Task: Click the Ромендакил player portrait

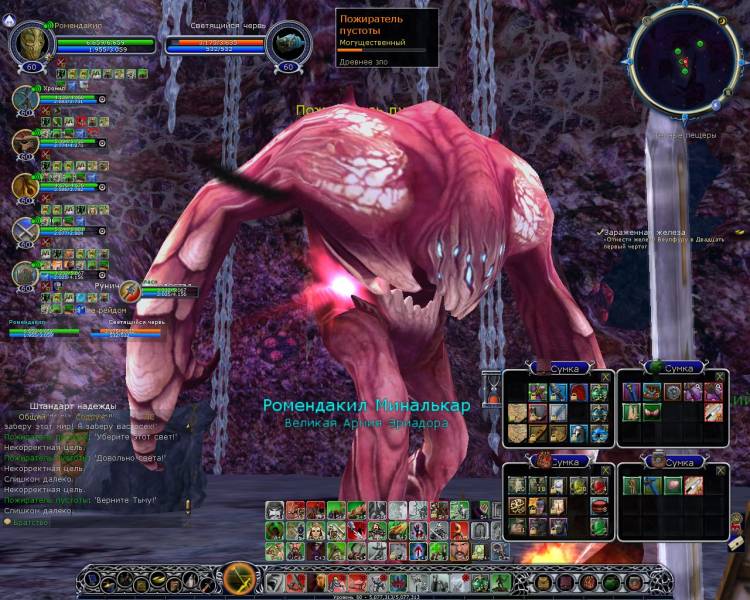Action: click(x=30, y=42)
